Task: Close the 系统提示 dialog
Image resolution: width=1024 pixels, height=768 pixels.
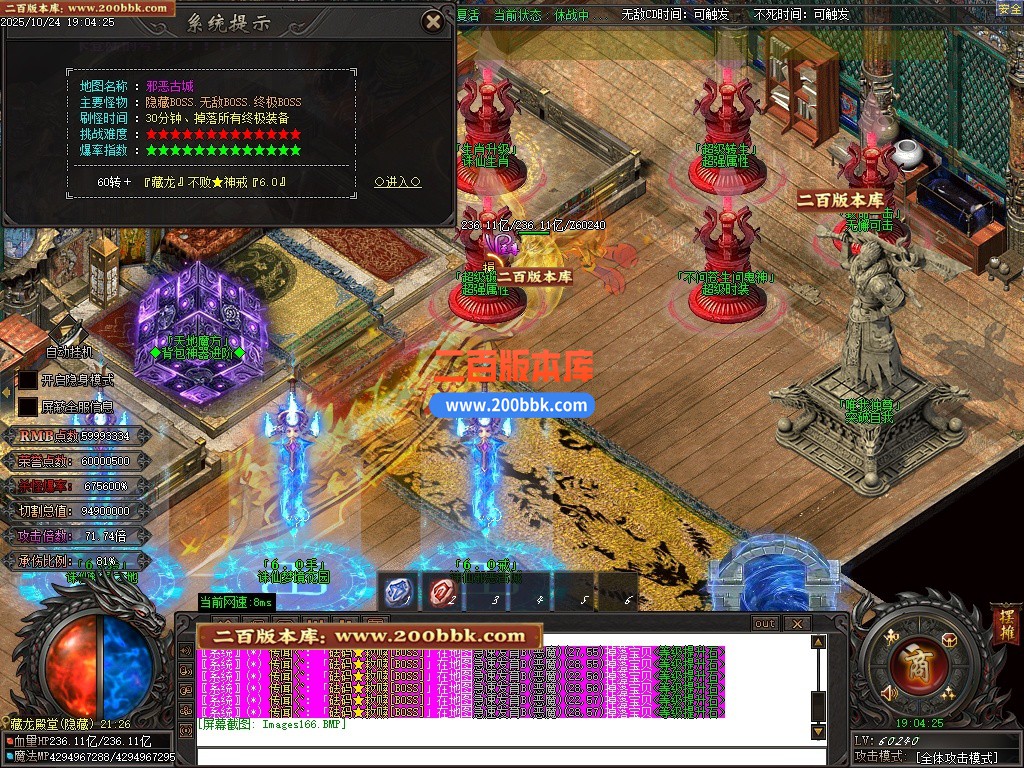Action: (x=433, y=21)
